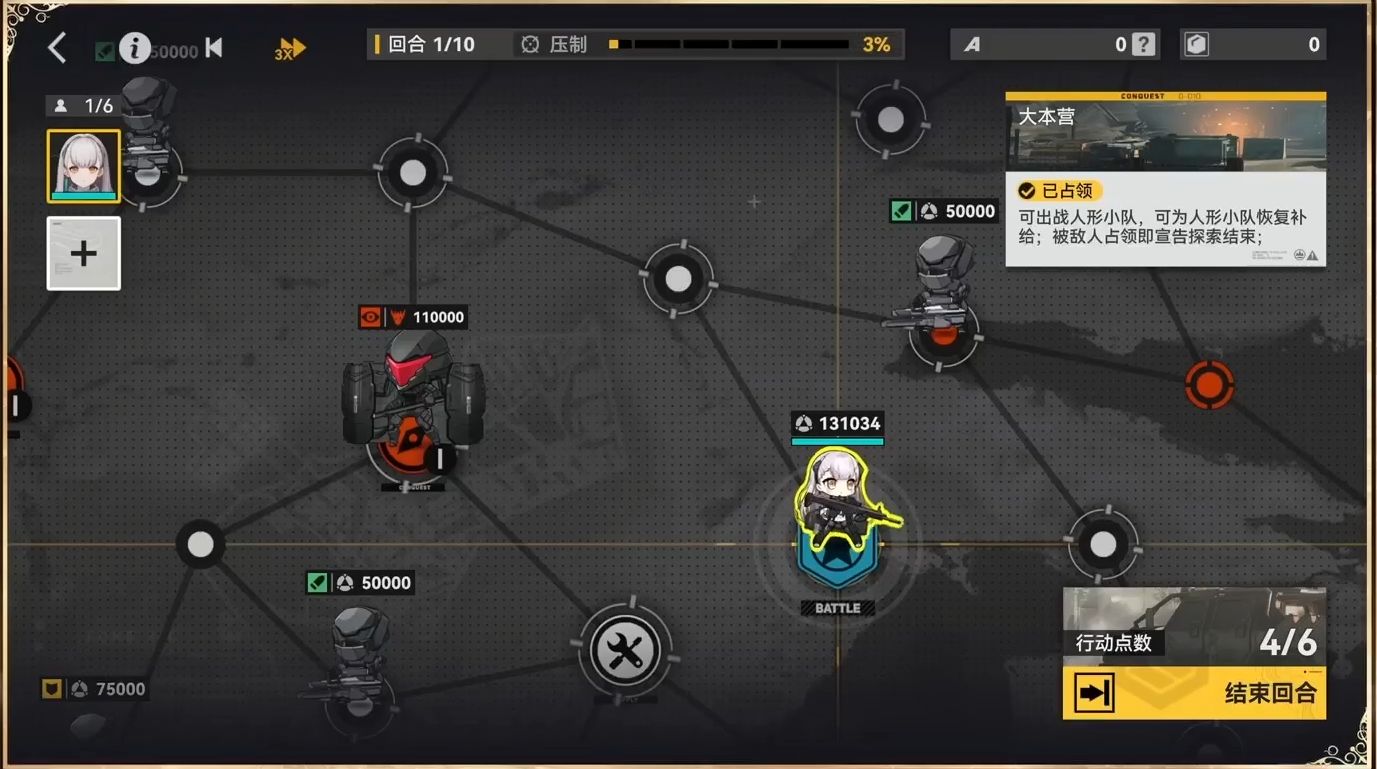The image size is (1377, 769).
Task: Toggle the 3X speed fast-forward
Action: tap(290, 48)
